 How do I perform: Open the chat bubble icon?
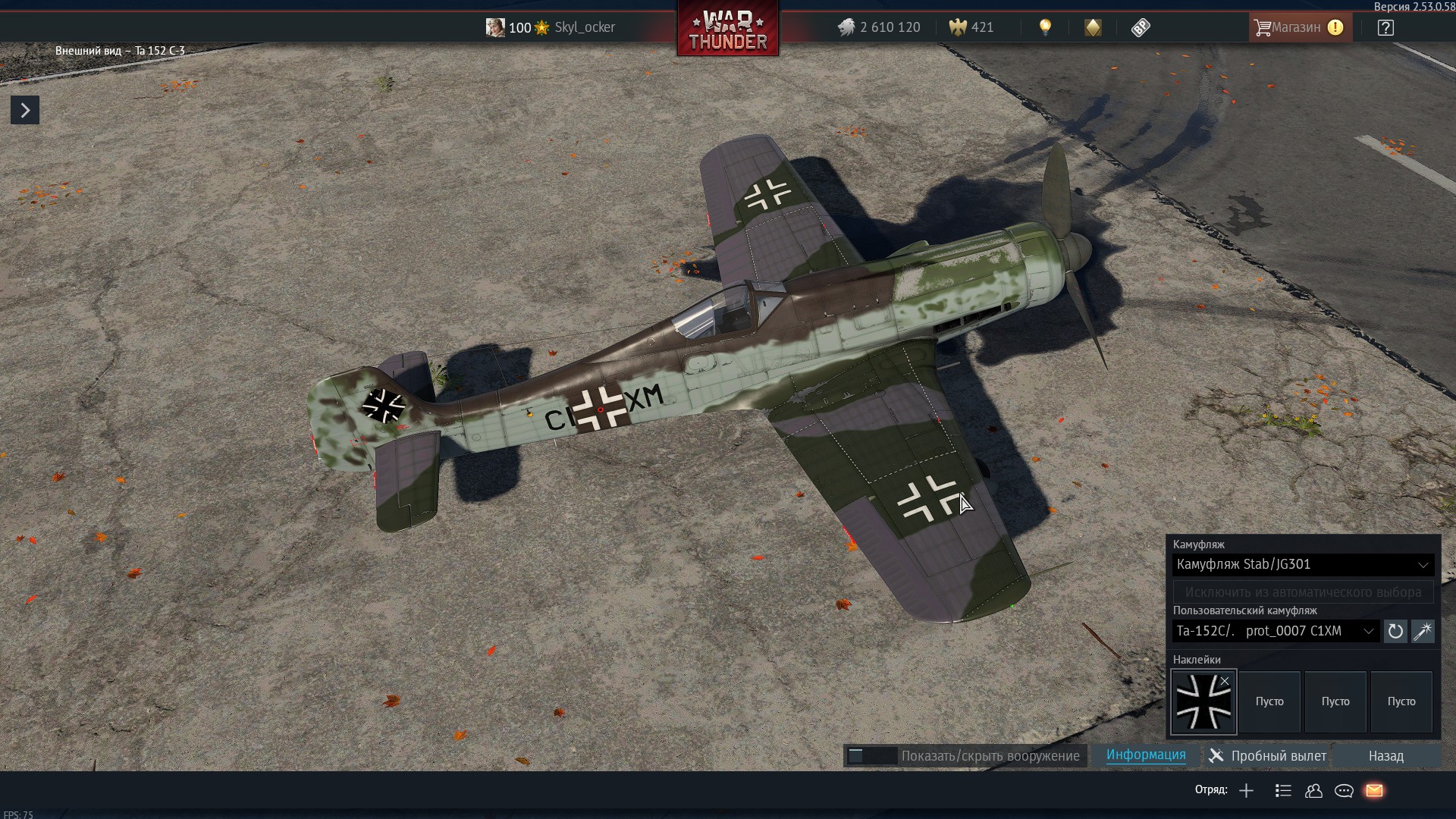pos(1344,791)
